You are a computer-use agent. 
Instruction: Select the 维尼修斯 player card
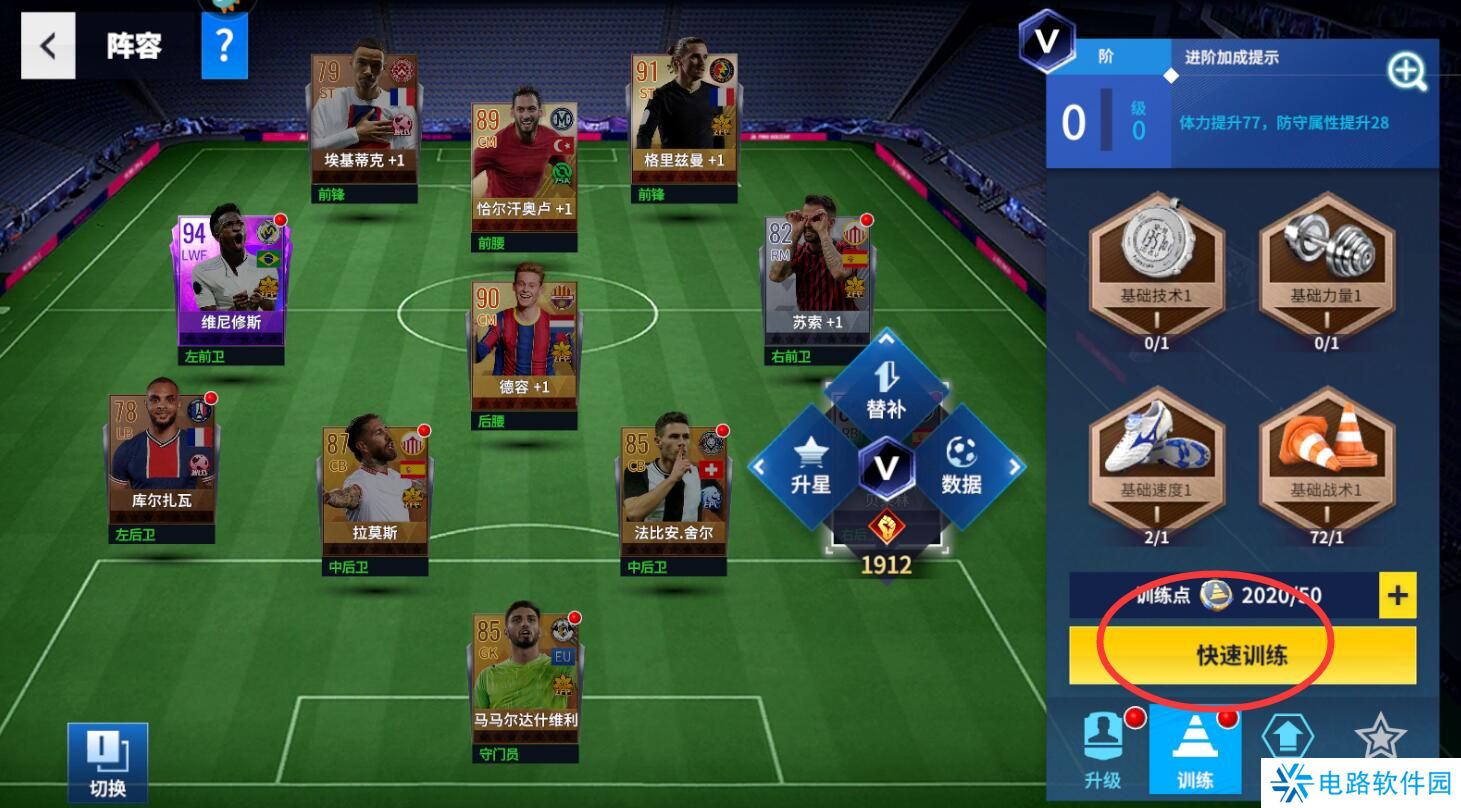231,281
